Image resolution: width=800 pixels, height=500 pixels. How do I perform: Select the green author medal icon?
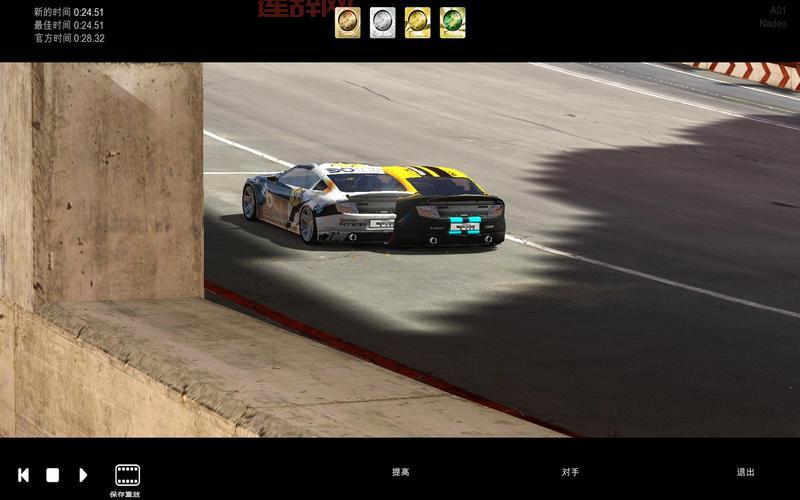coord(452,22)
